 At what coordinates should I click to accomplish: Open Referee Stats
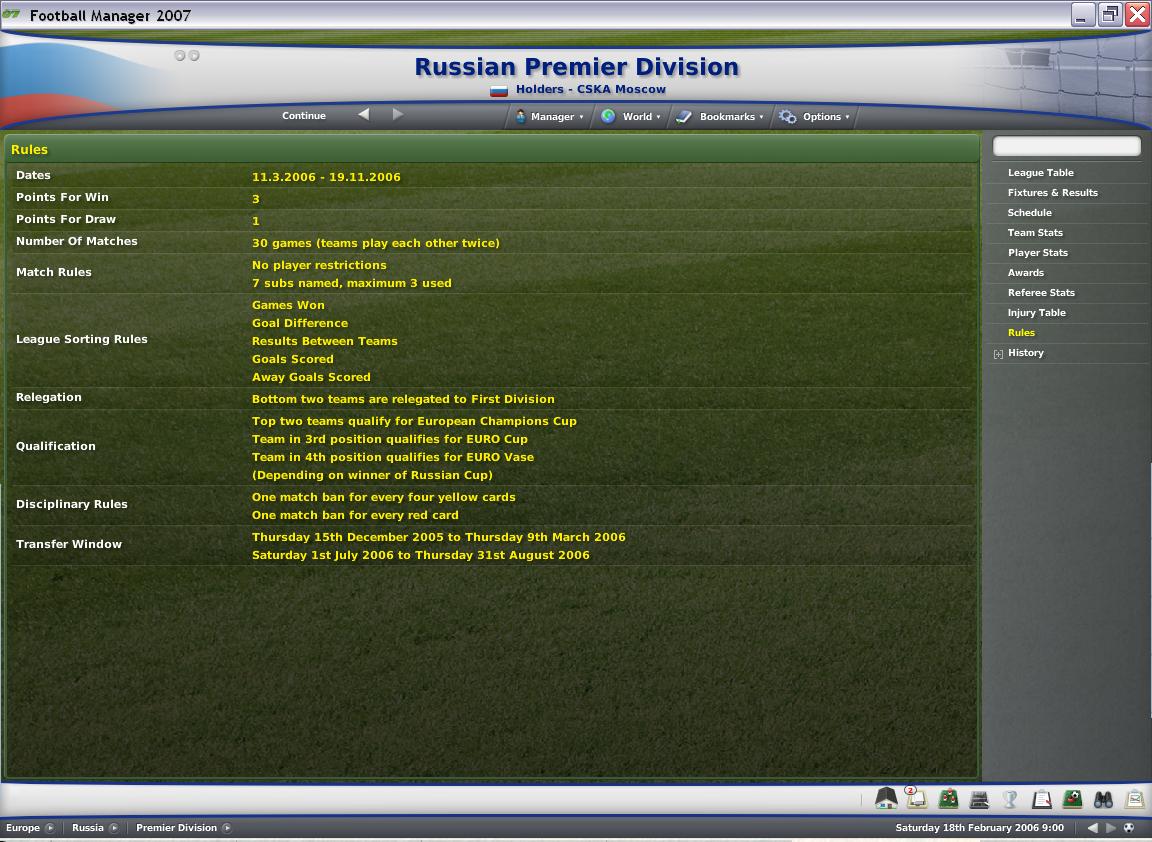pos(1041,293)
